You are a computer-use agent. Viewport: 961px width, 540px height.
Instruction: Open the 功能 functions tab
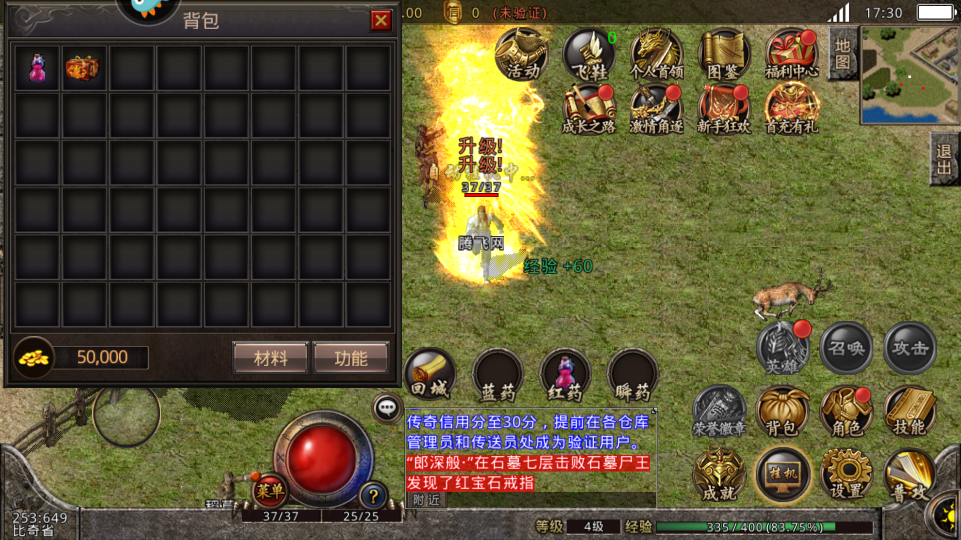350,358
